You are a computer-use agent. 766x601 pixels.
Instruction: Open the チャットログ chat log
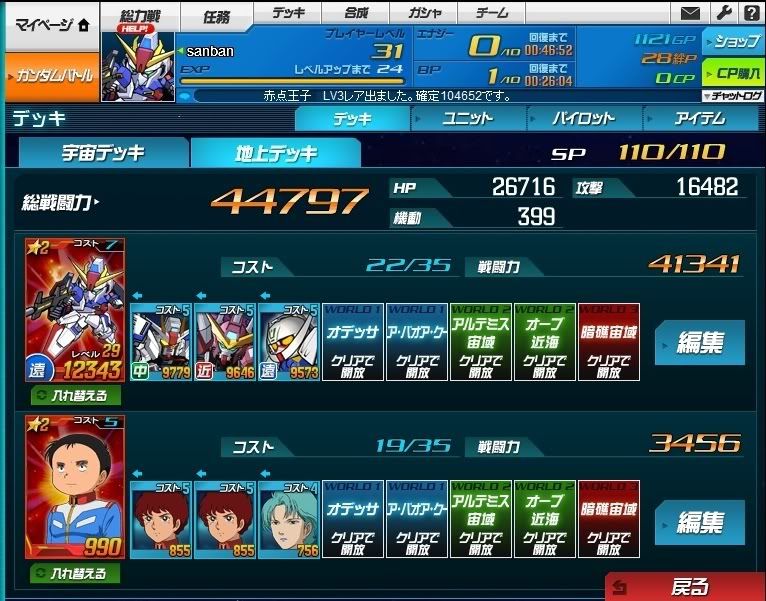coord(733,96)
